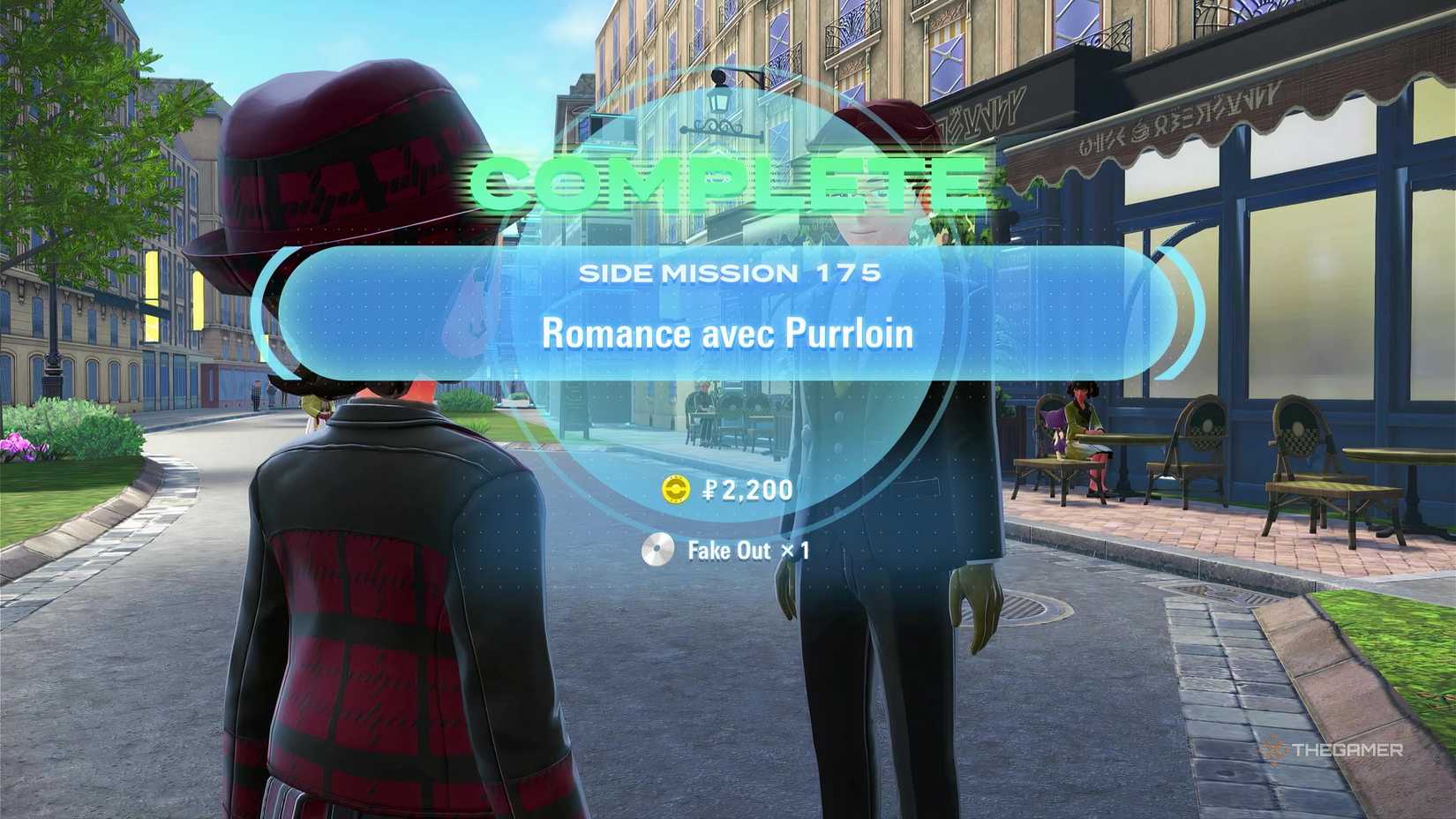Select the Romance avec Purrloin mission title
Image resolution: width=1456 pixels, height=819 pixels.
click(731, 334)
